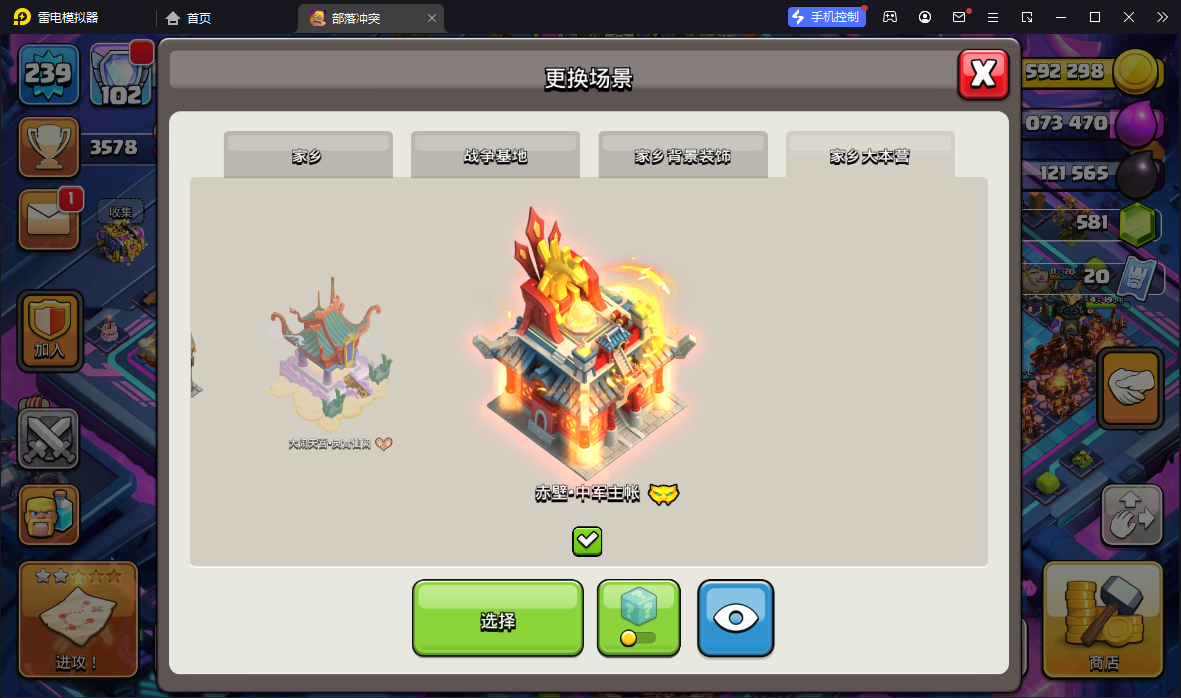Select the 赤壁·中军主帐 town hall skin
The width and height of the screenshot is (1181, 698).
[x=587, y=350]
